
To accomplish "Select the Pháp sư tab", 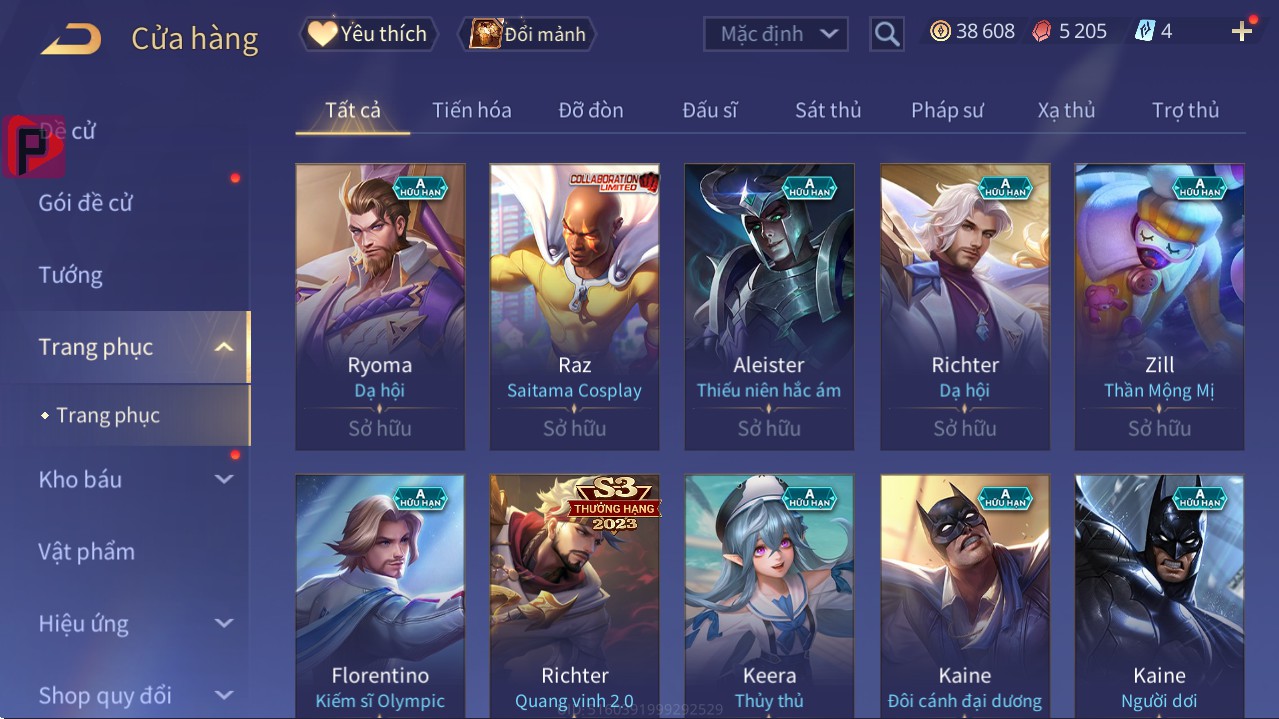I will tap(947, 110).
